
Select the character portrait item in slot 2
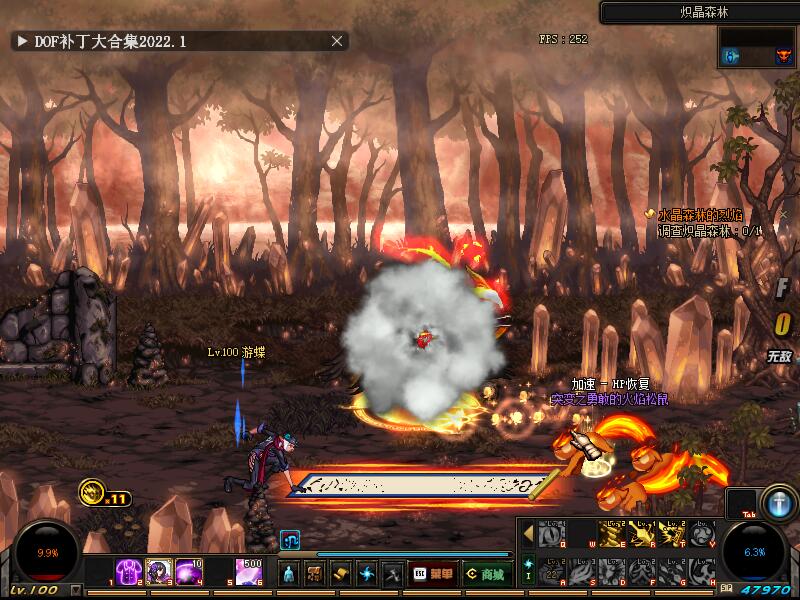click(159, 572)
